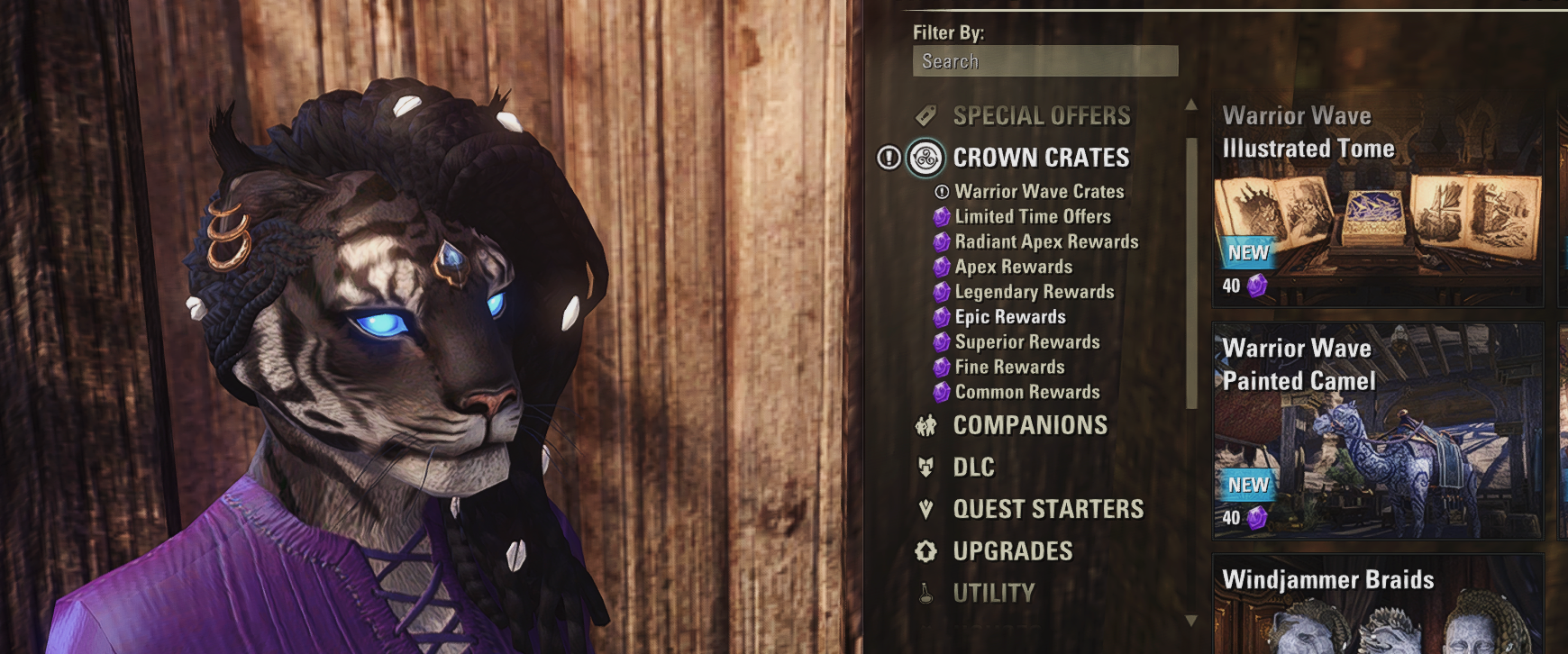Screen dimensions: 1568x654
Task: Open the Companions category
Action: pos(1030,425)
